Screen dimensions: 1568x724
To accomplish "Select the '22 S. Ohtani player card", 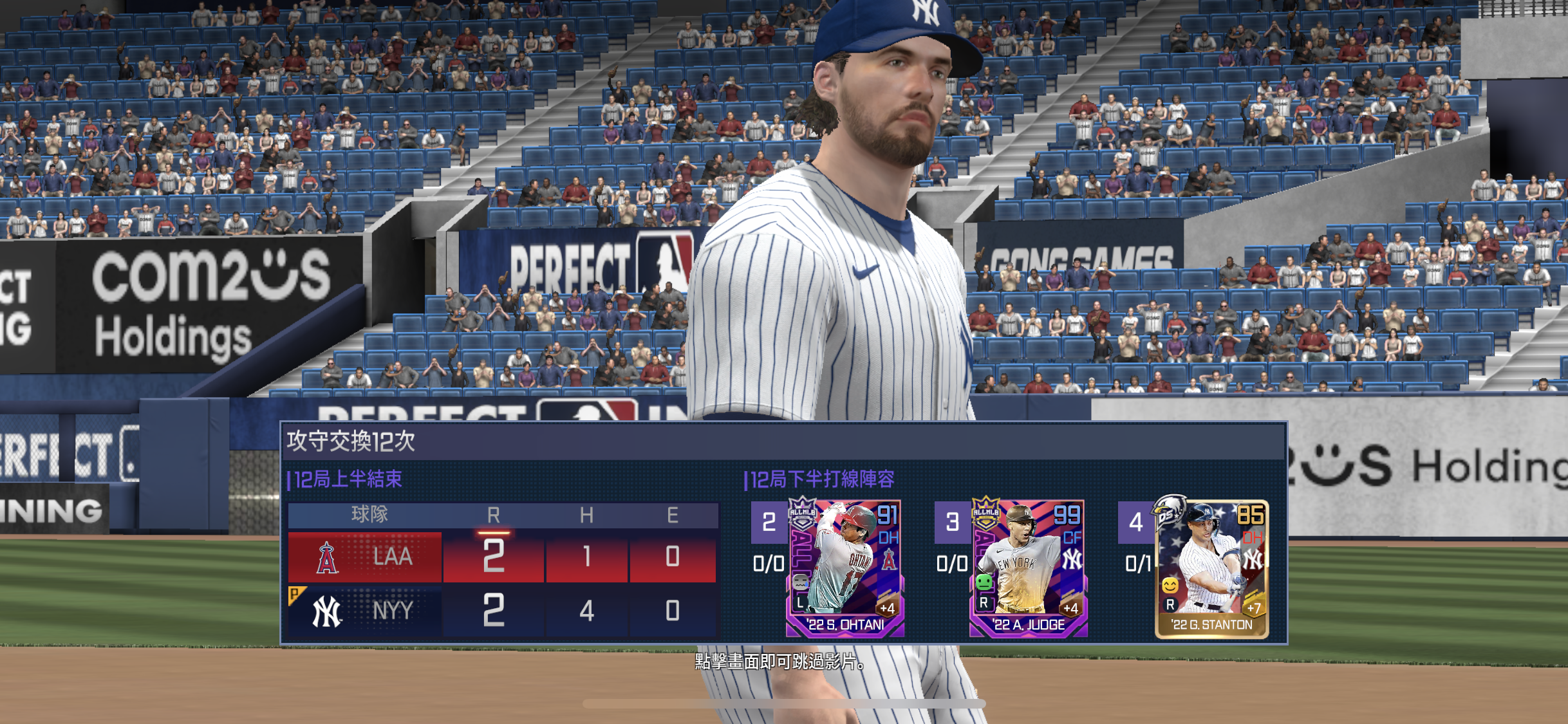I will (845, 568).
